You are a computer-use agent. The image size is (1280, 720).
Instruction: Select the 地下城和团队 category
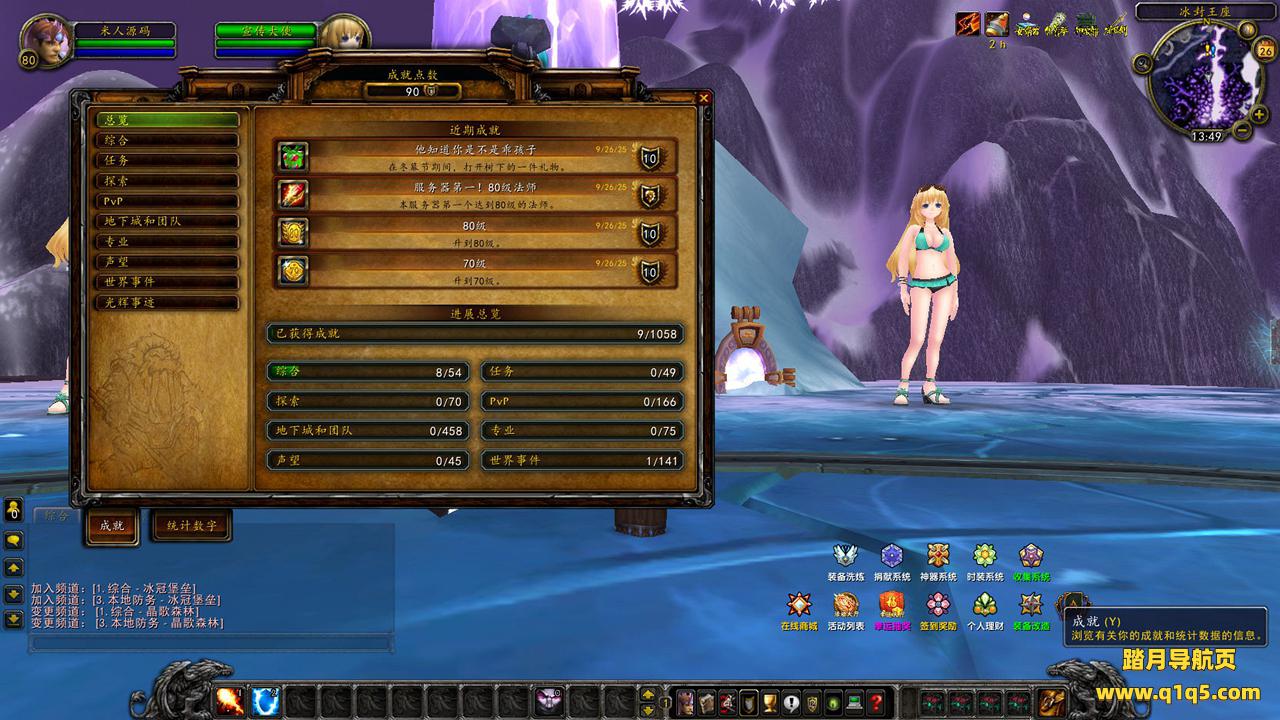click(167, 221)
